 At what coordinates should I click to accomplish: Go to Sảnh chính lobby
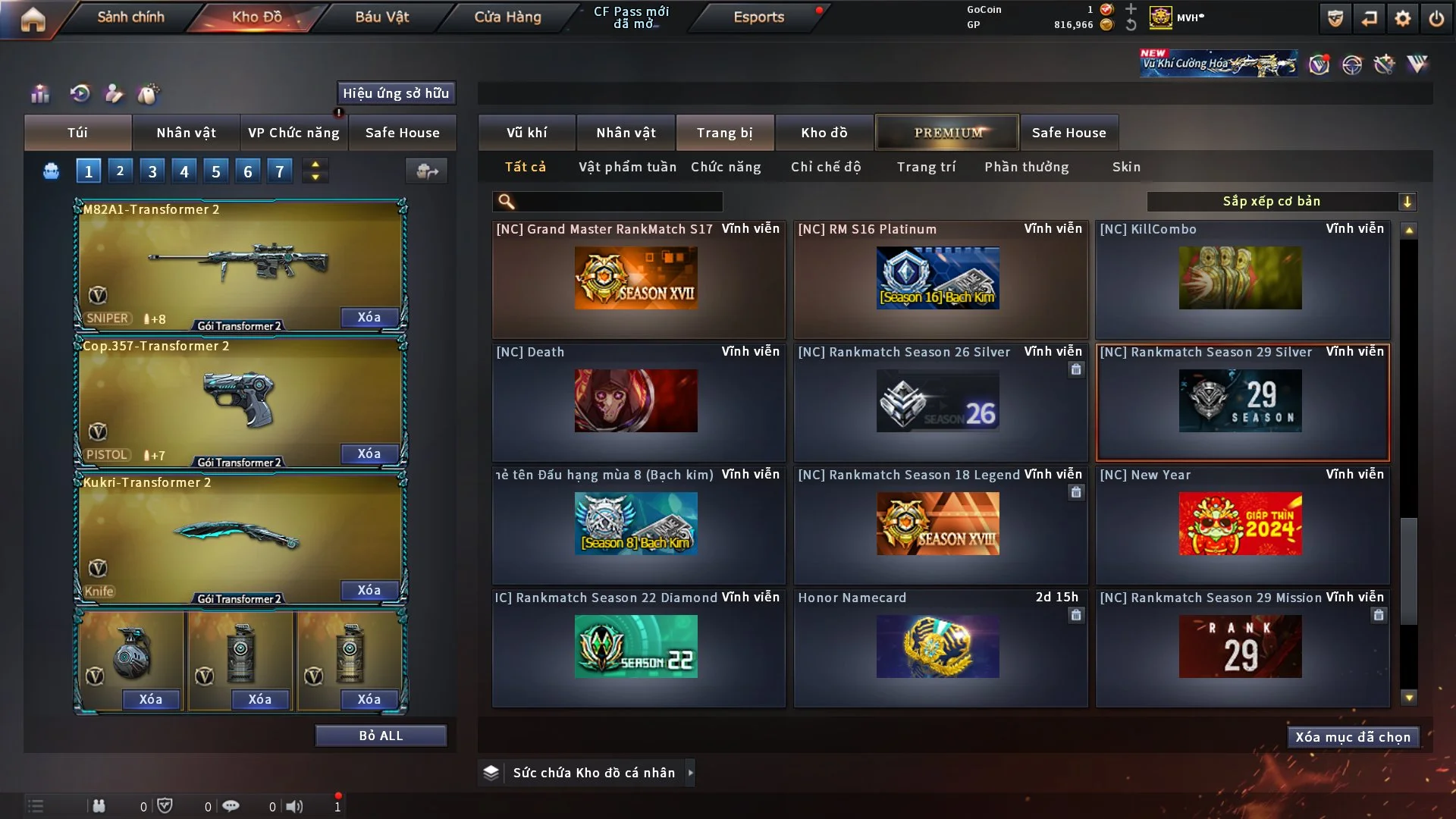[x=130, y=17]
